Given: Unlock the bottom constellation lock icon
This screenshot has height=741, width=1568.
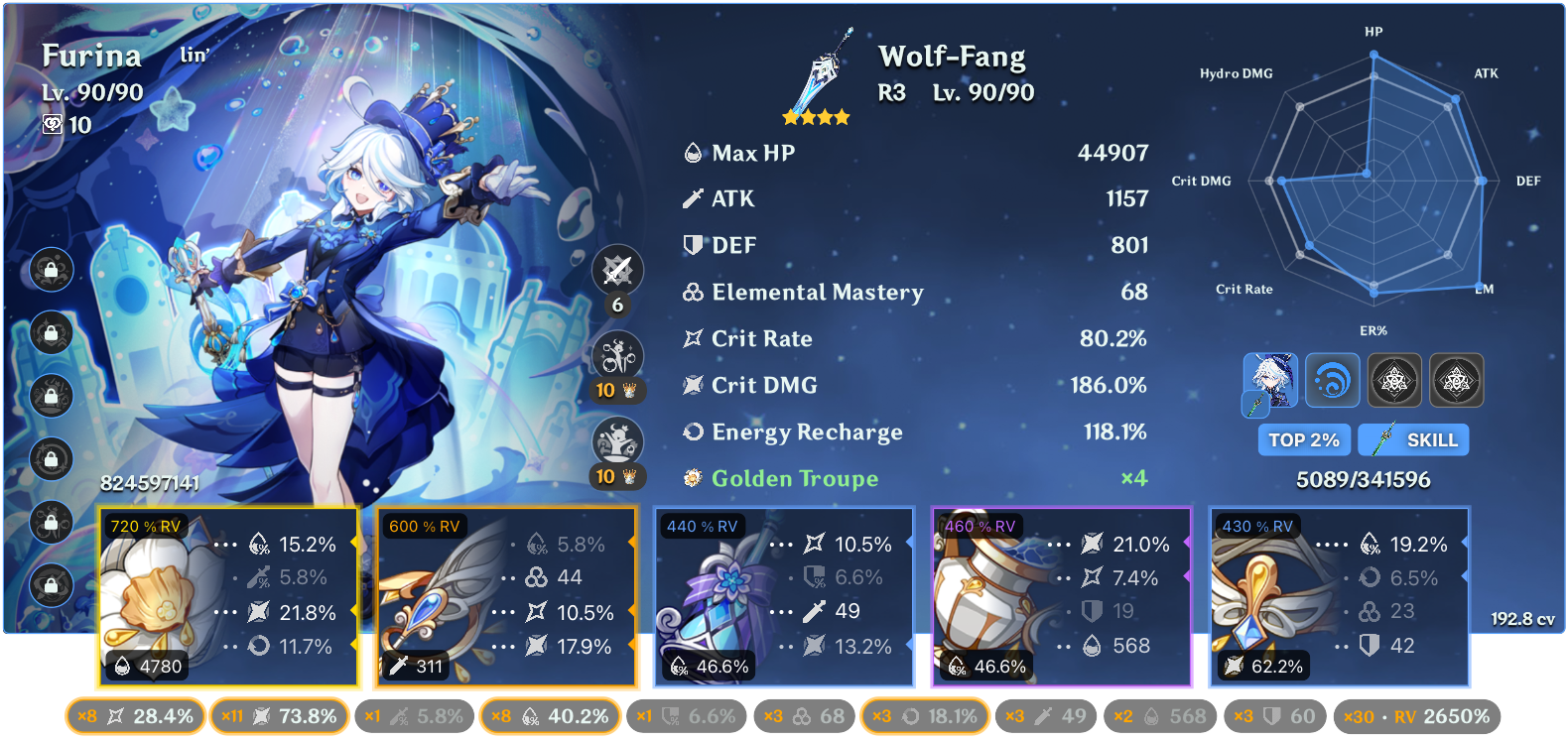Looking at the screenshot, I should point(52,585).
